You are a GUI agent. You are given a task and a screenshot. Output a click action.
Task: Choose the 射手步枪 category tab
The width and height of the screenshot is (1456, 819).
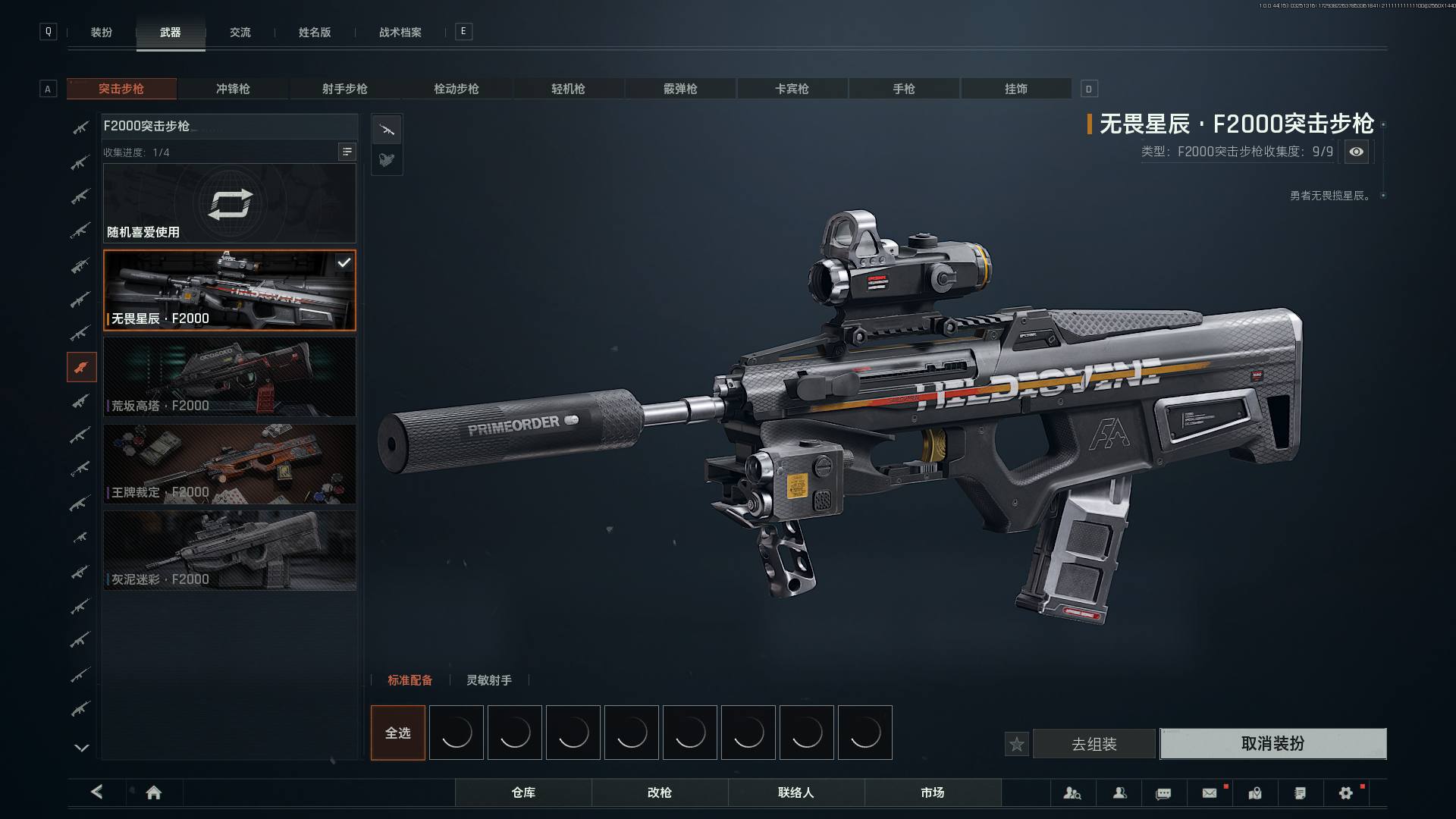coord(344,89)
